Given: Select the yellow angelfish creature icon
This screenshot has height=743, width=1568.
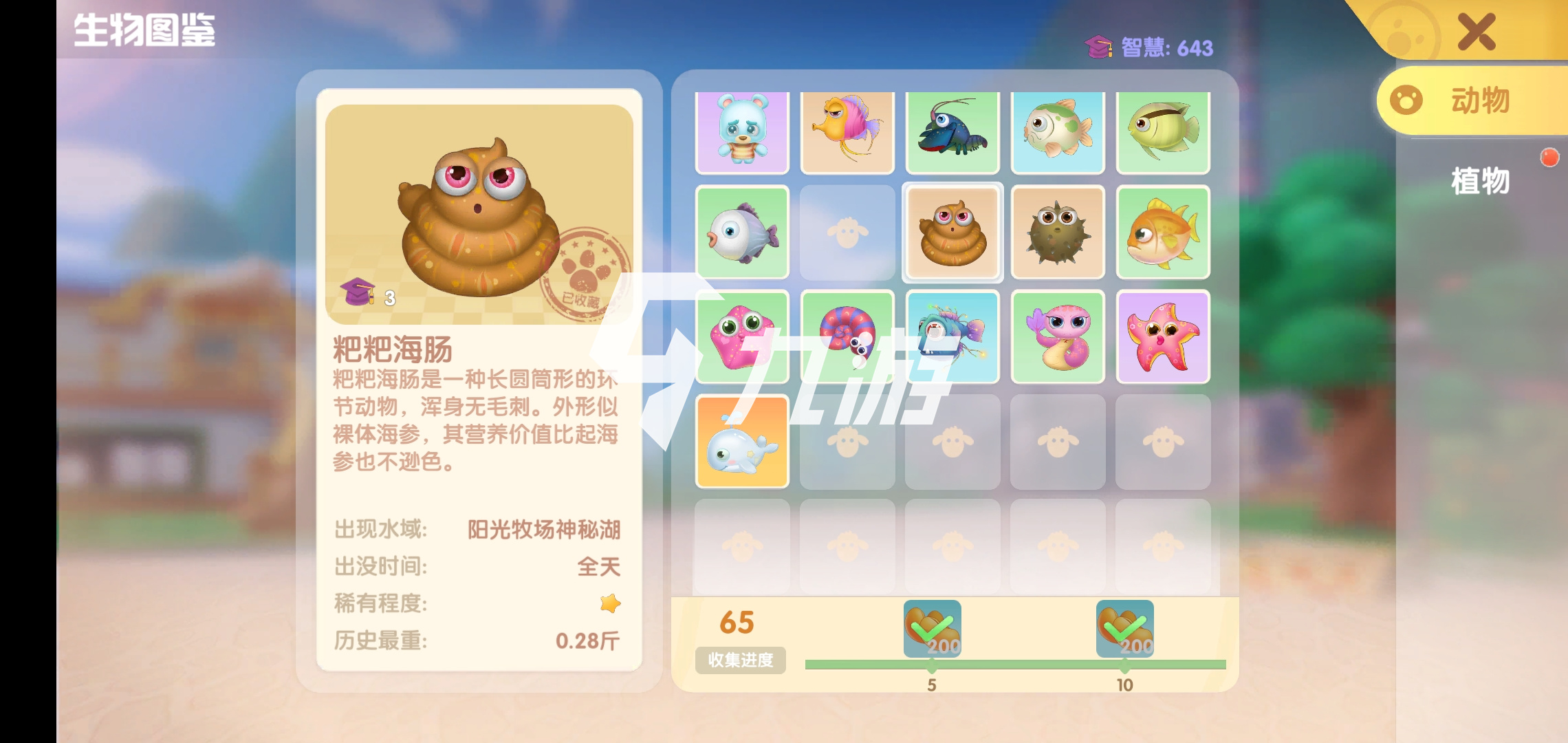Looking at the screenshot, I should [1162, 131].
